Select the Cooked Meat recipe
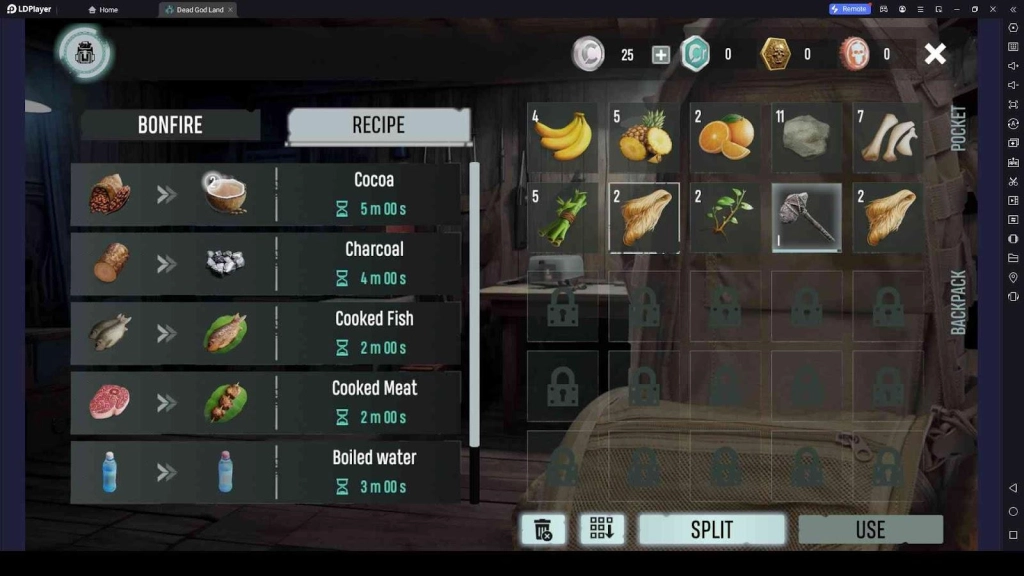1024x576 pixels. tap(266, 402)
